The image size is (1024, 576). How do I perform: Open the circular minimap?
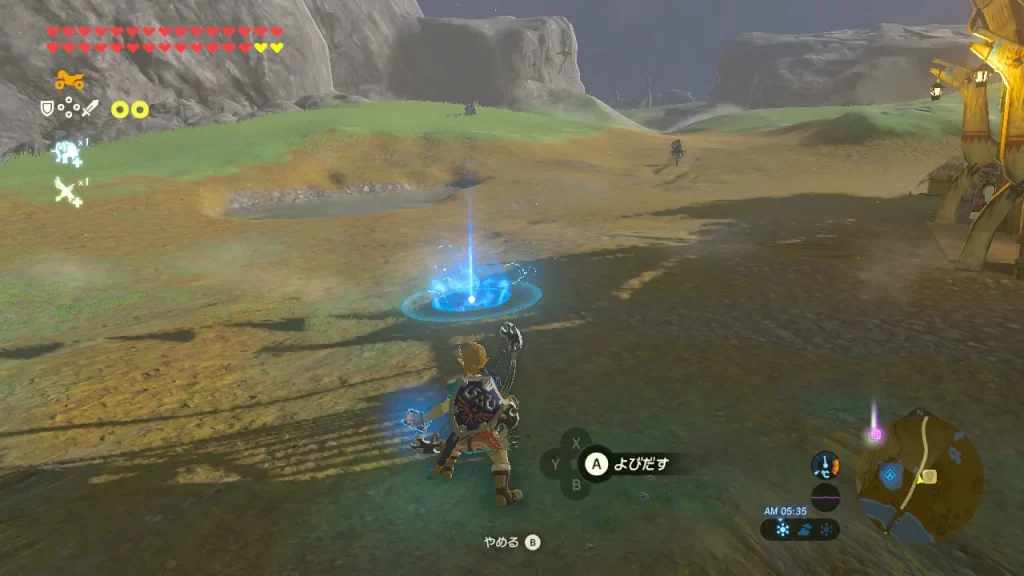(924, 476)
